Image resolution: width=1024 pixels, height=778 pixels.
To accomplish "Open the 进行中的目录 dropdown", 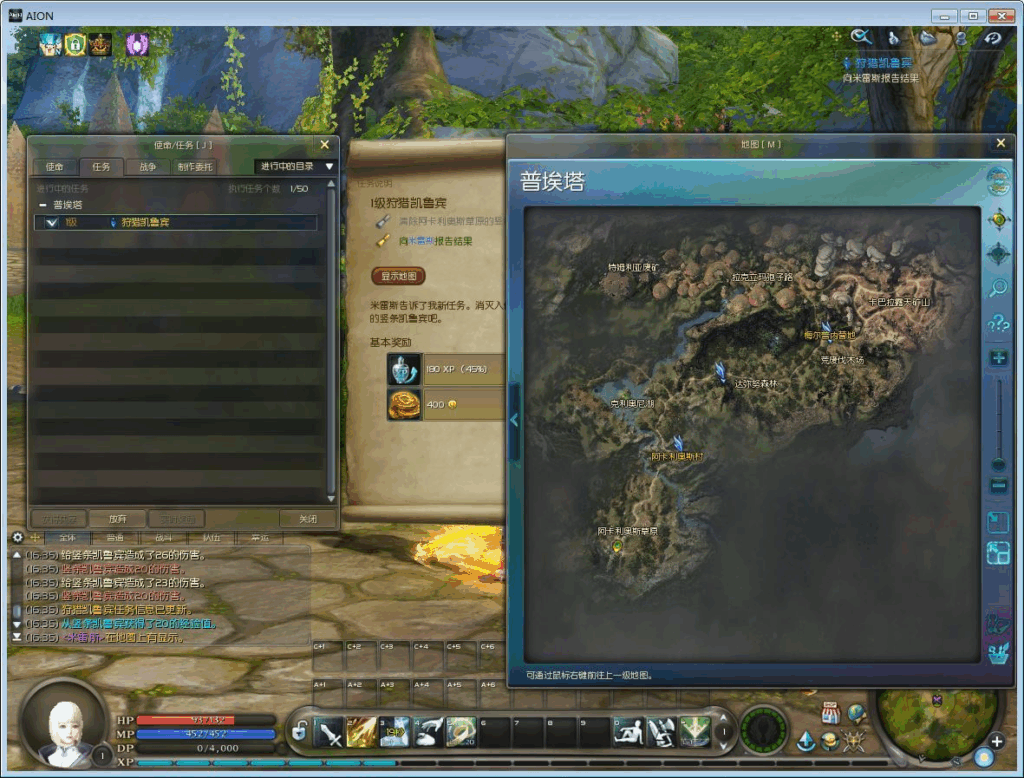I will (x=297, y=166).
